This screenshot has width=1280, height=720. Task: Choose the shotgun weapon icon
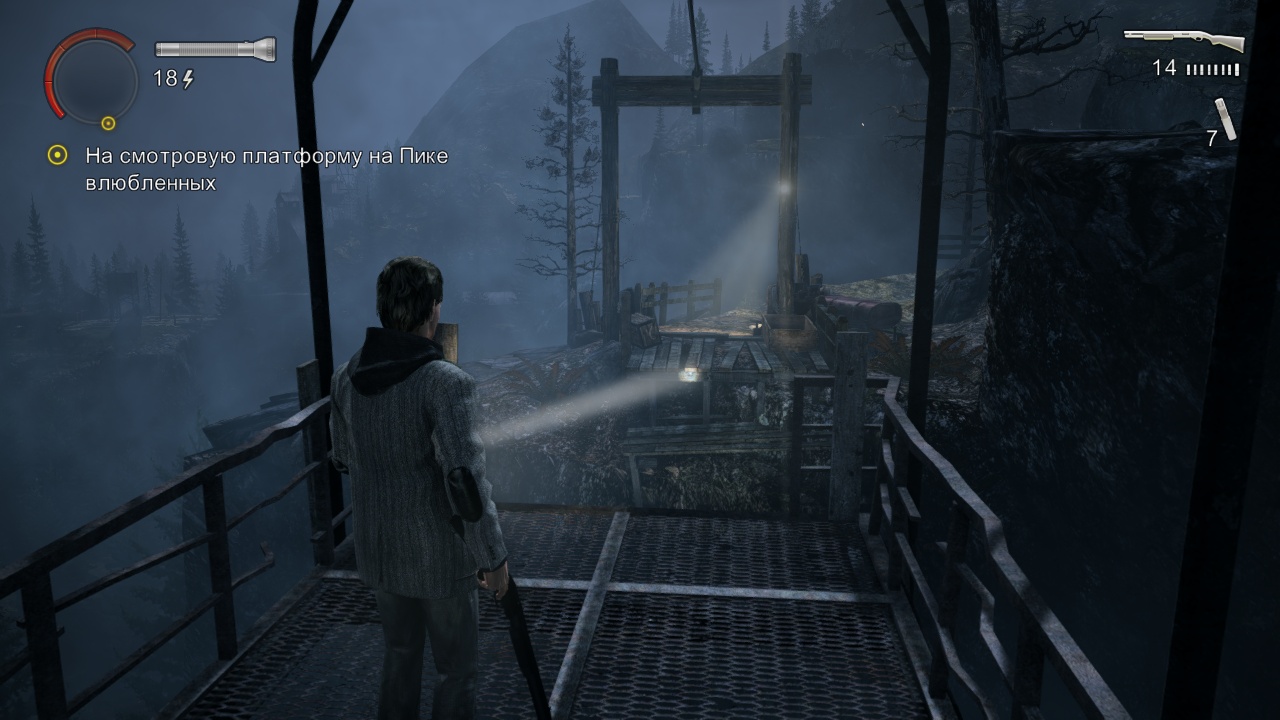coord(1184,41)
